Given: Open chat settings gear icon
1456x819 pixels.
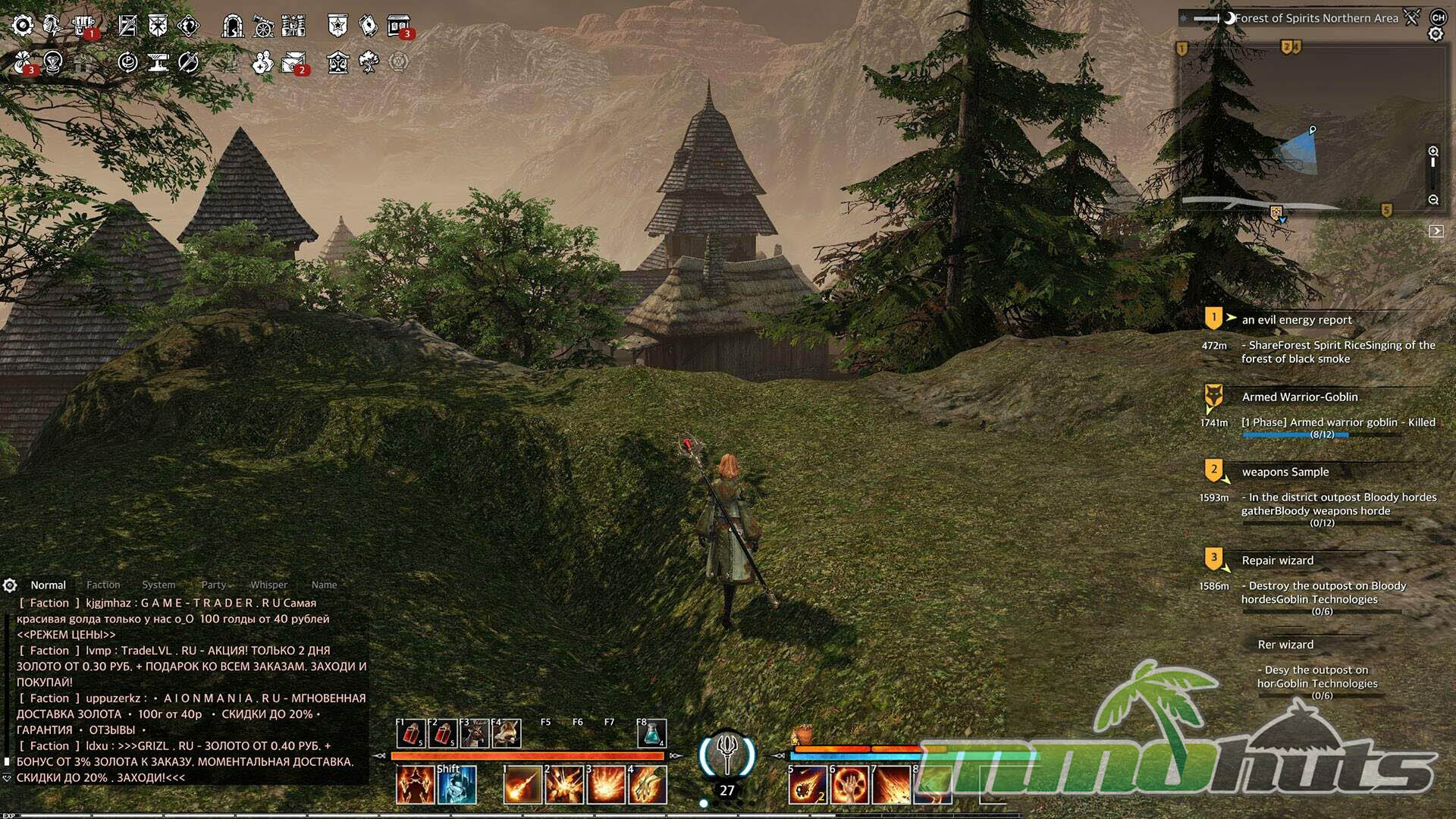Looking at the screenshot, I should pyautogui.click(x=10, y=585).
